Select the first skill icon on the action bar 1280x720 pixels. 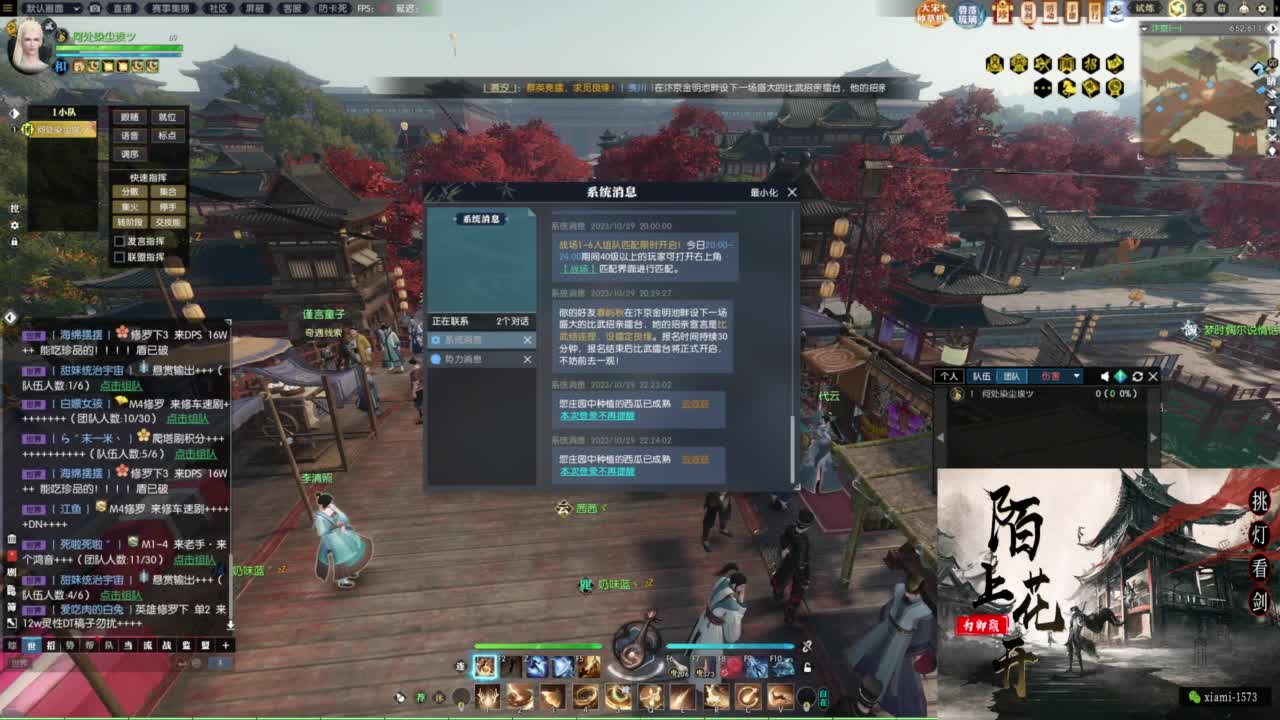485,668
